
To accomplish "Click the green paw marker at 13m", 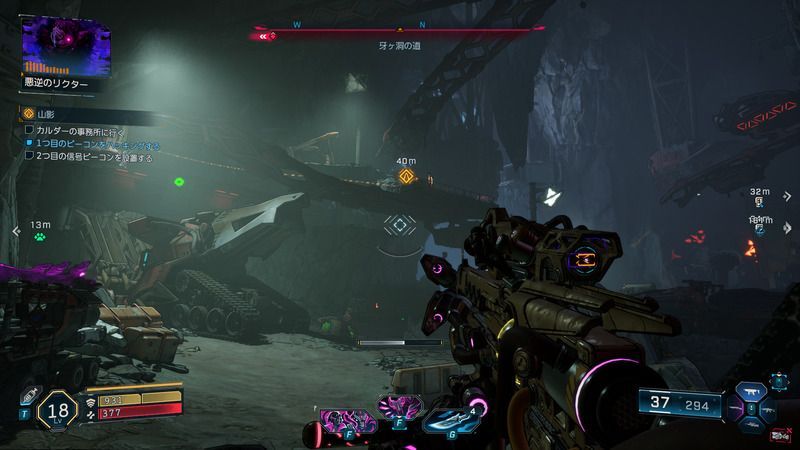I will coord(40,237).
